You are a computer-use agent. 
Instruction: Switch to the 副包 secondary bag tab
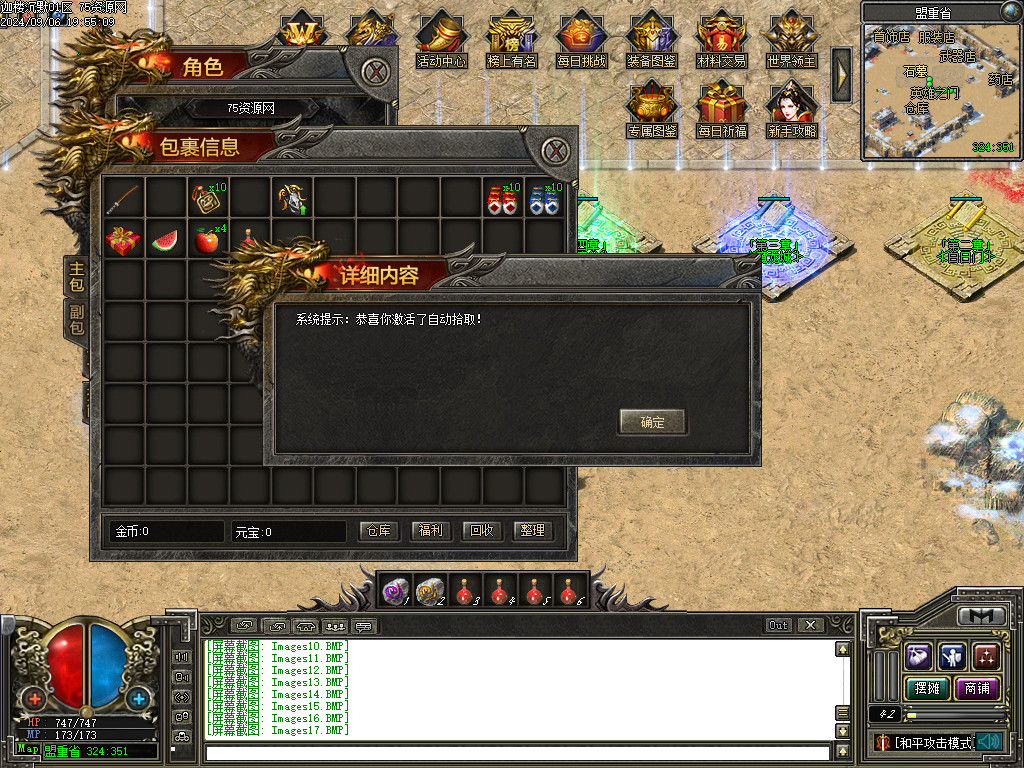coord(77,320)
